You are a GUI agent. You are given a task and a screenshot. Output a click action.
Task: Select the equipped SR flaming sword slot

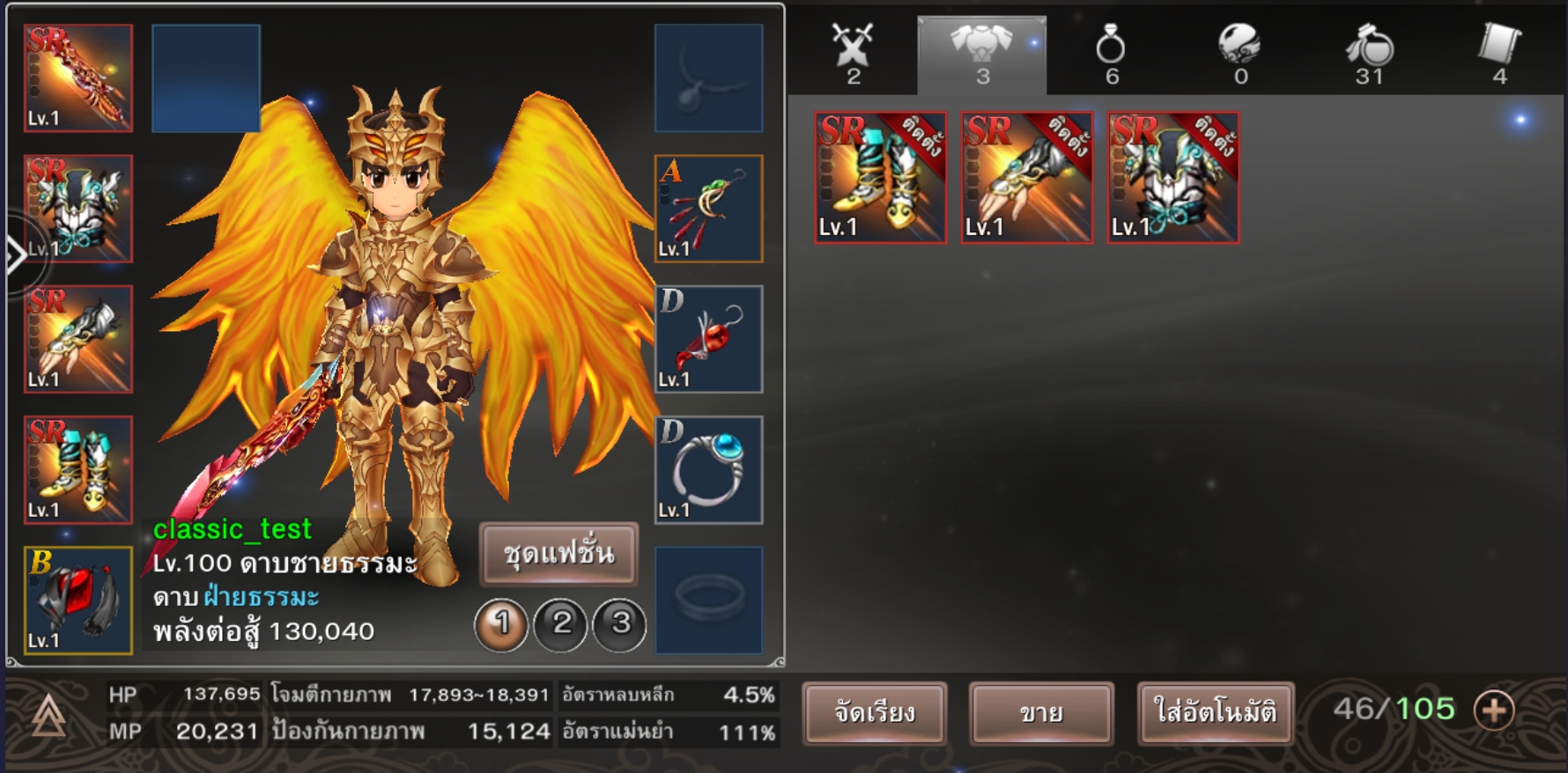click(78, 78)
